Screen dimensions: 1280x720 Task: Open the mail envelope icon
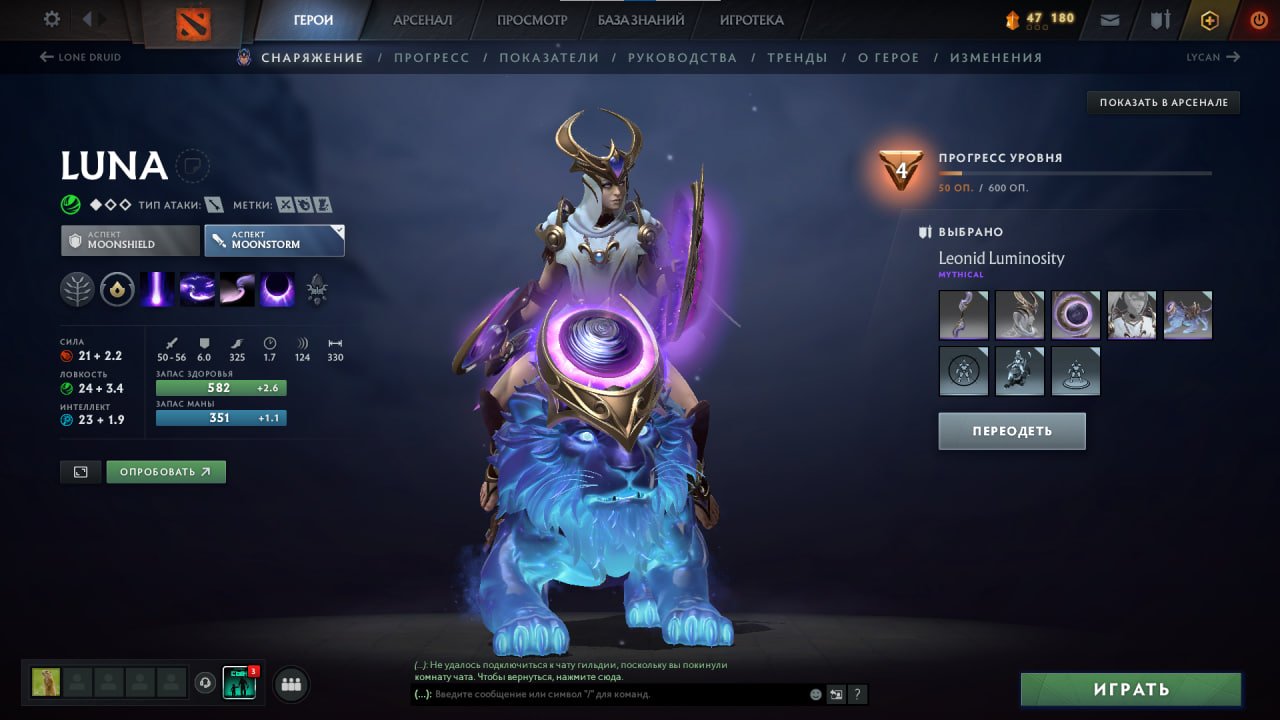click(1108, 19)
